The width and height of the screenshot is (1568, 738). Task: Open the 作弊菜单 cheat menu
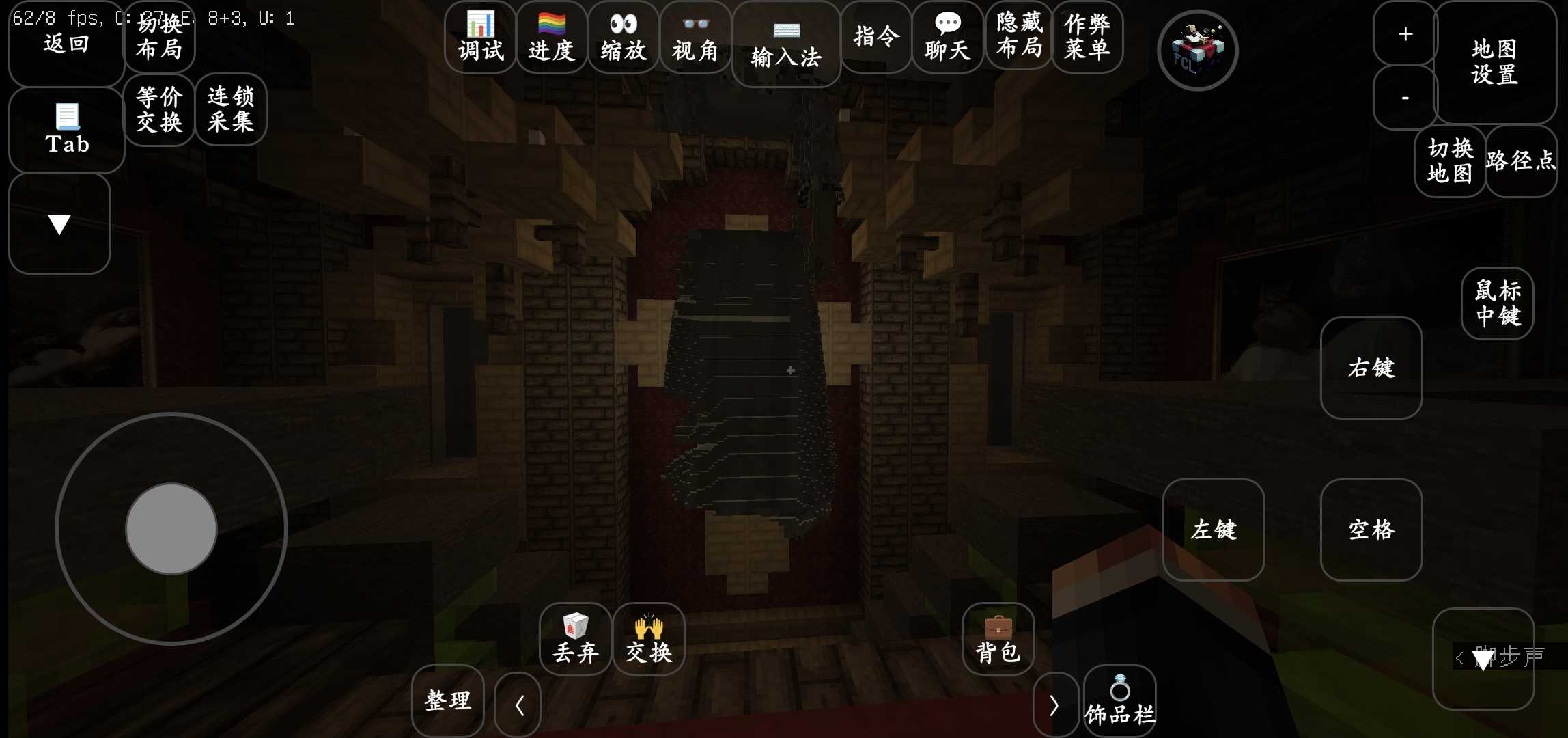coord(1087,37)
